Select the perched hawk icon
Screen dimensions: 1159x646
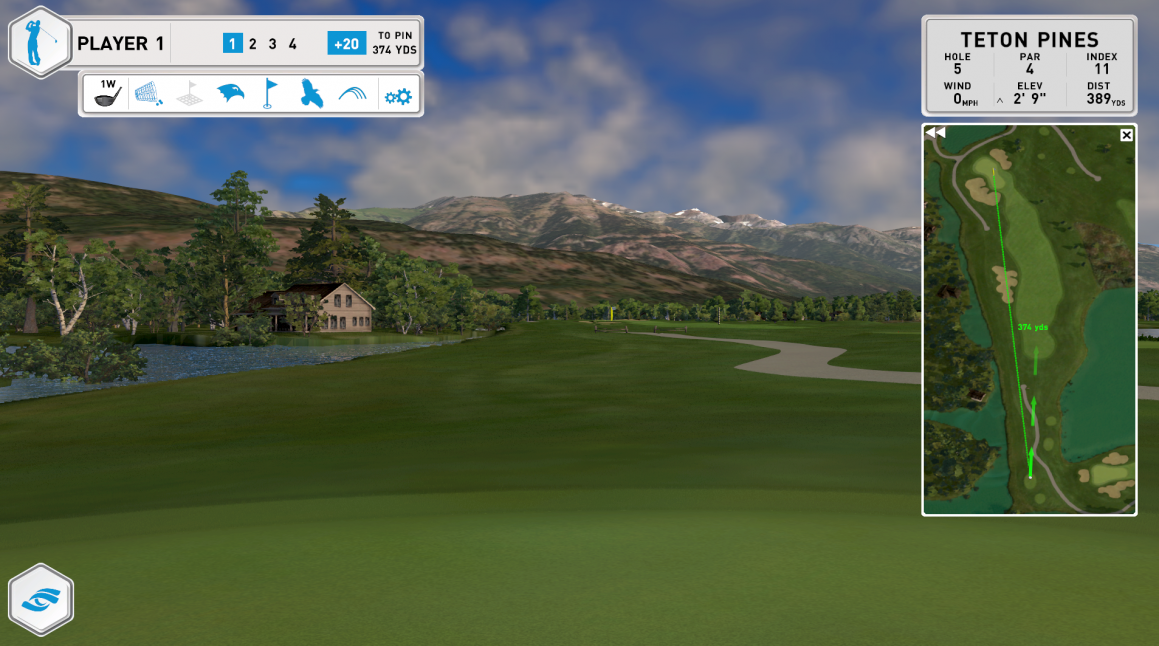pos(311,94)
